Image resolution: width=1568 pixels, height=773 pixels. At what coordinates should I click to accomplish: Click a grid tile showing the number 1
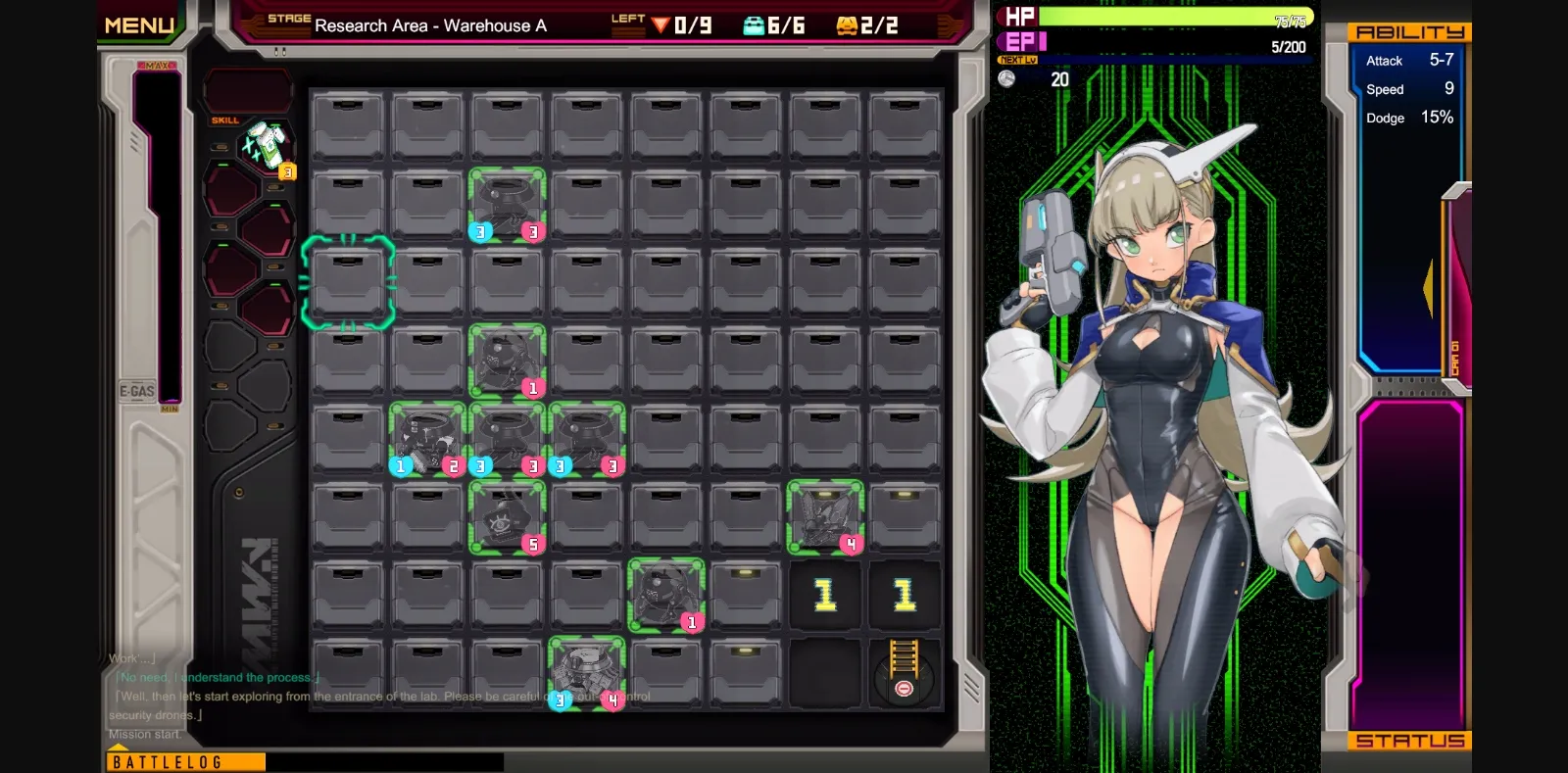point(823,592)
